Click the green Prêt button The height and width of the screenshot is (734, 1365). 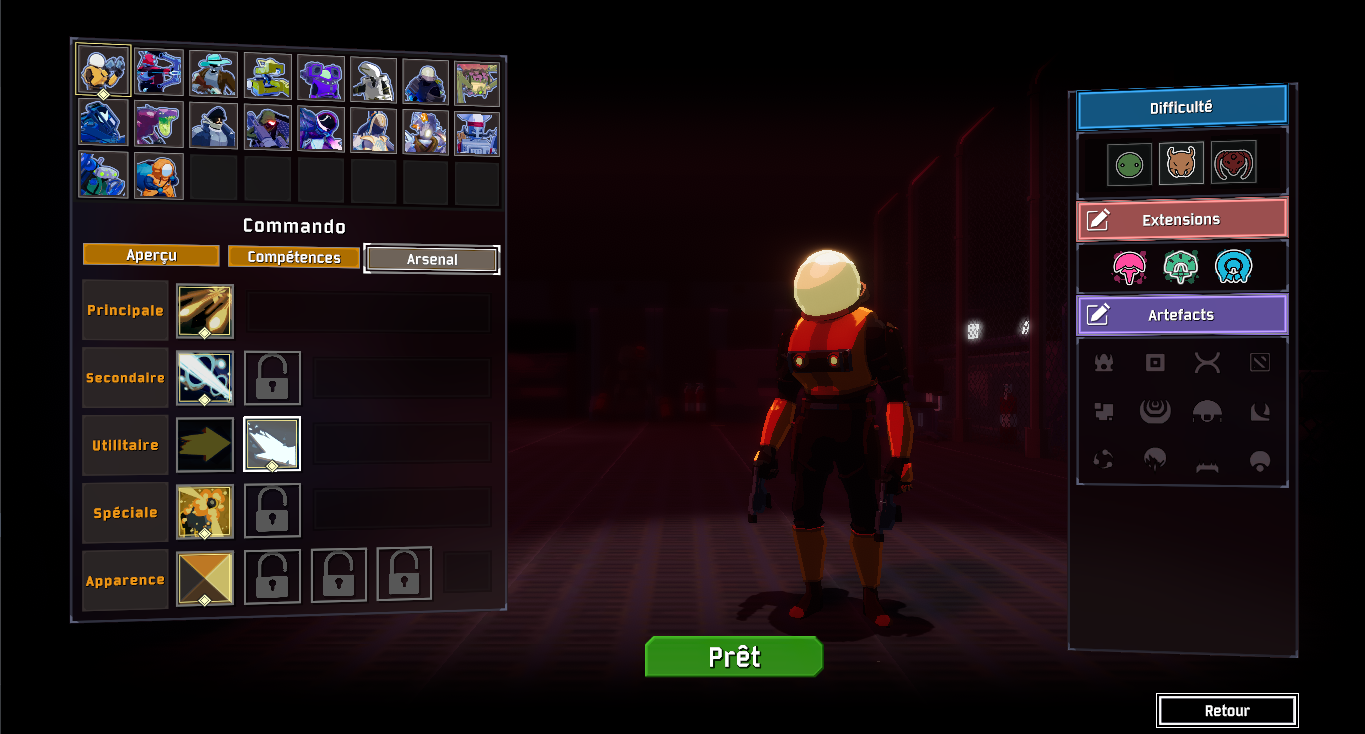tap(733, 657)
